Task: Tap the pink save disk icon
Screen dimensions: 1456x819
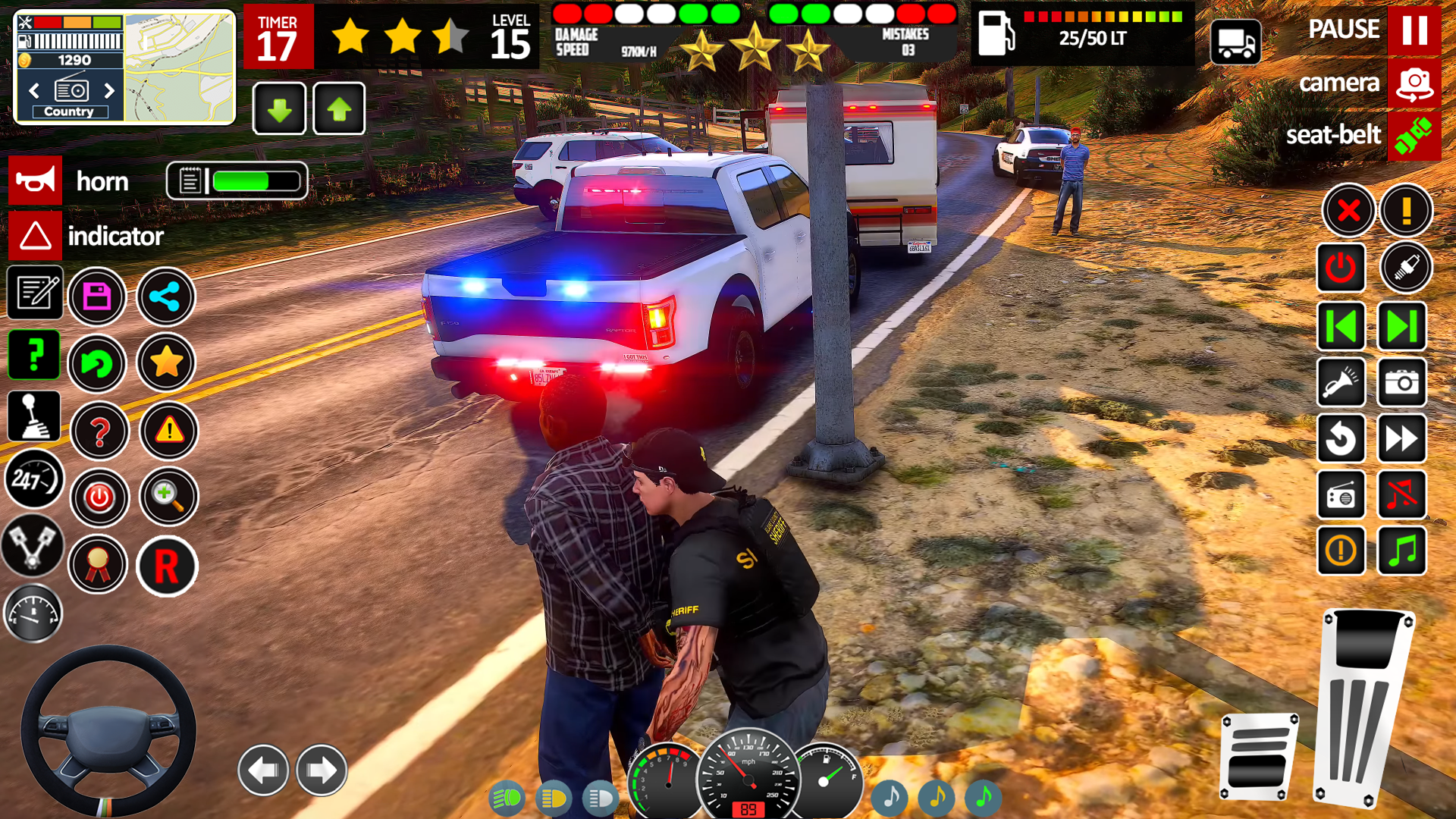Action: pos(97,297)
